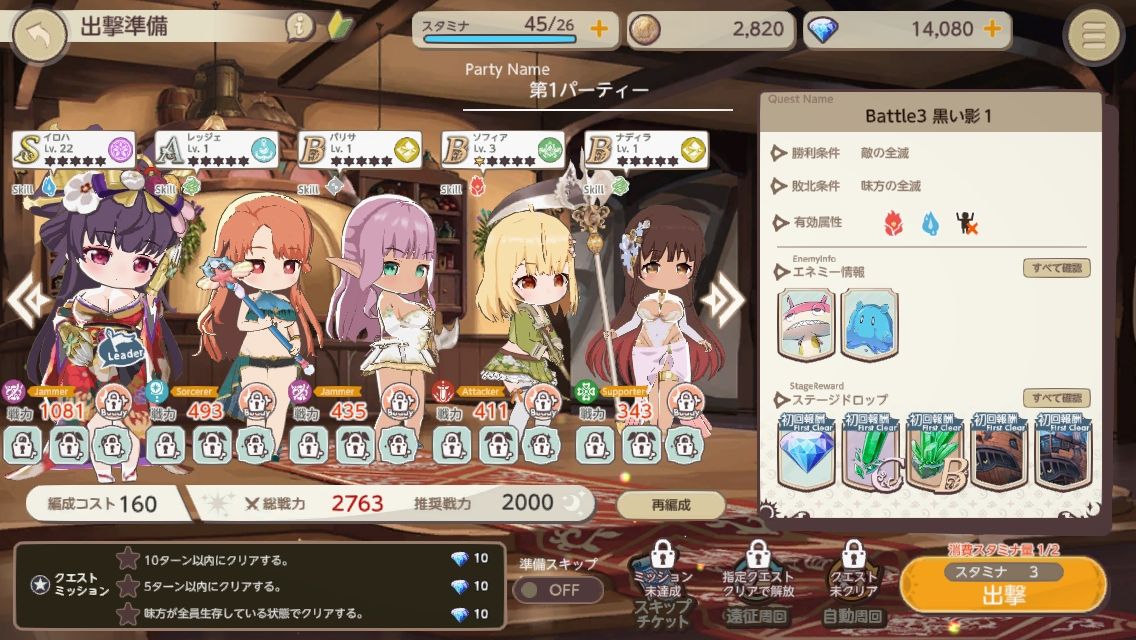Open the info icon beside 出撃準備
1136x640 pixels.
click(x=299, y=27)
